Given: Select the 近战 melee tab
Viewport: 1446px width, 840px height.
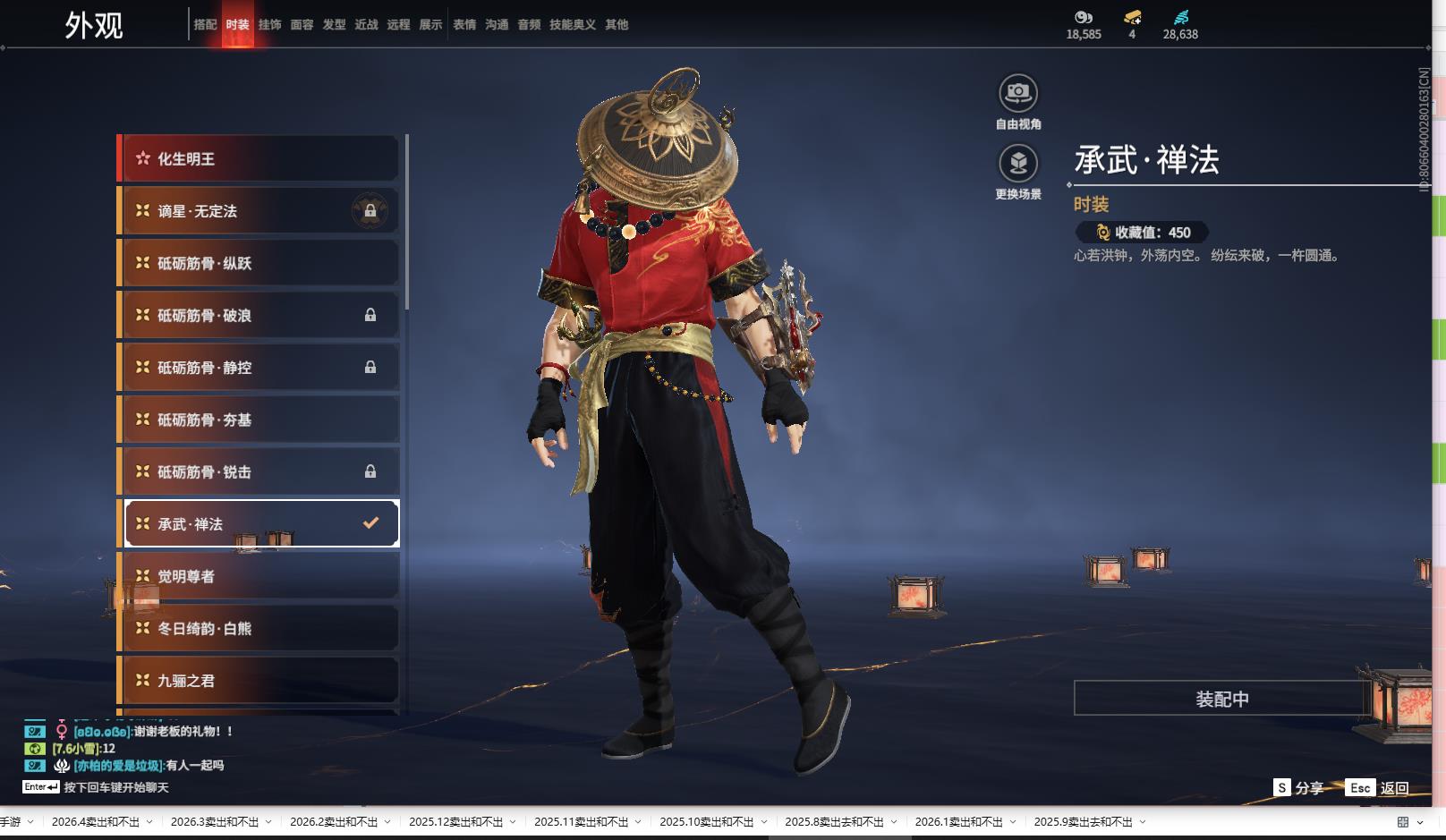Looking at the screenshot, I should [x=366, y=25].
